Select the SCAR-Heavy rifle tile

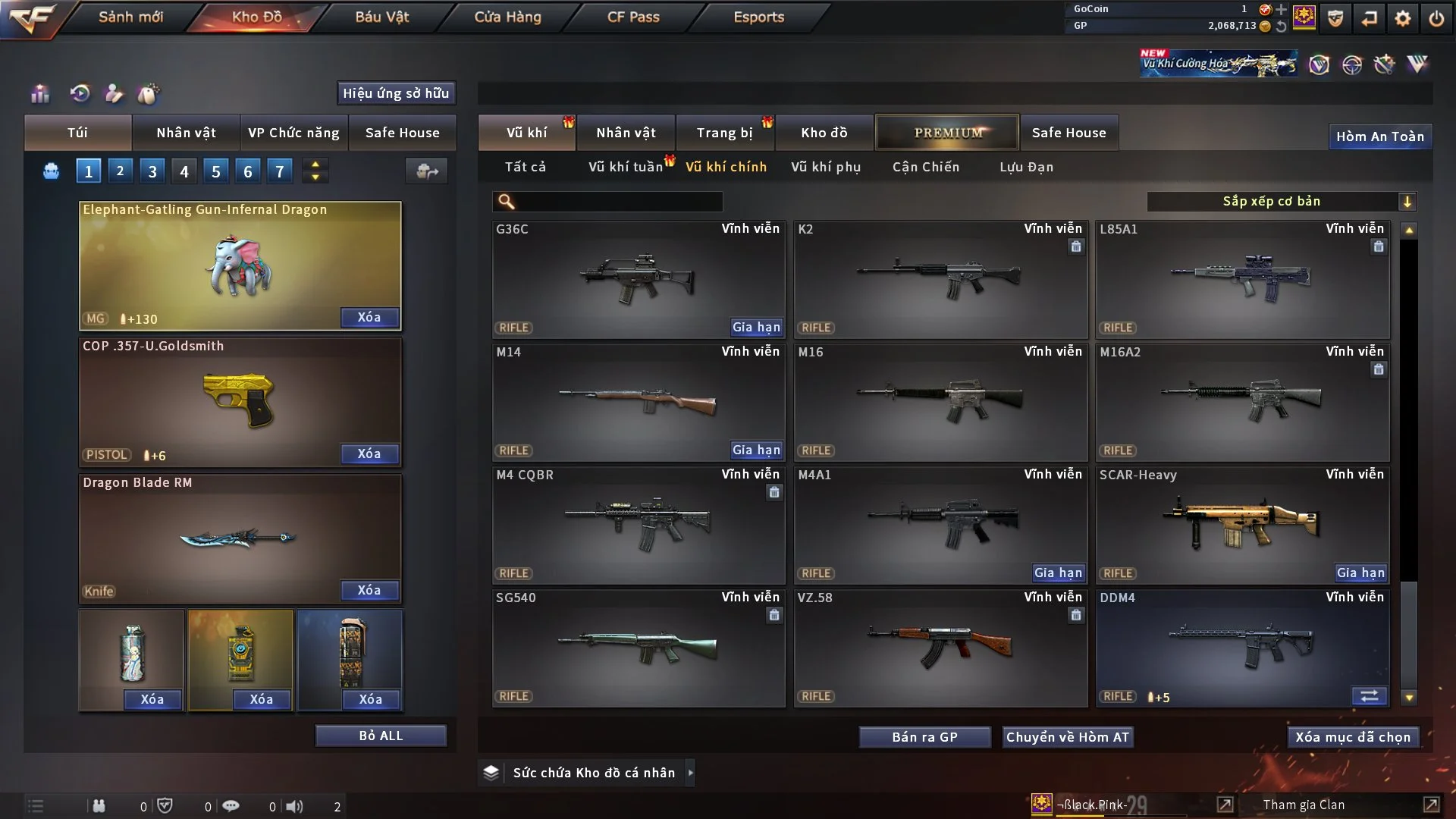pyautogui.click(x=1242, y=525)
